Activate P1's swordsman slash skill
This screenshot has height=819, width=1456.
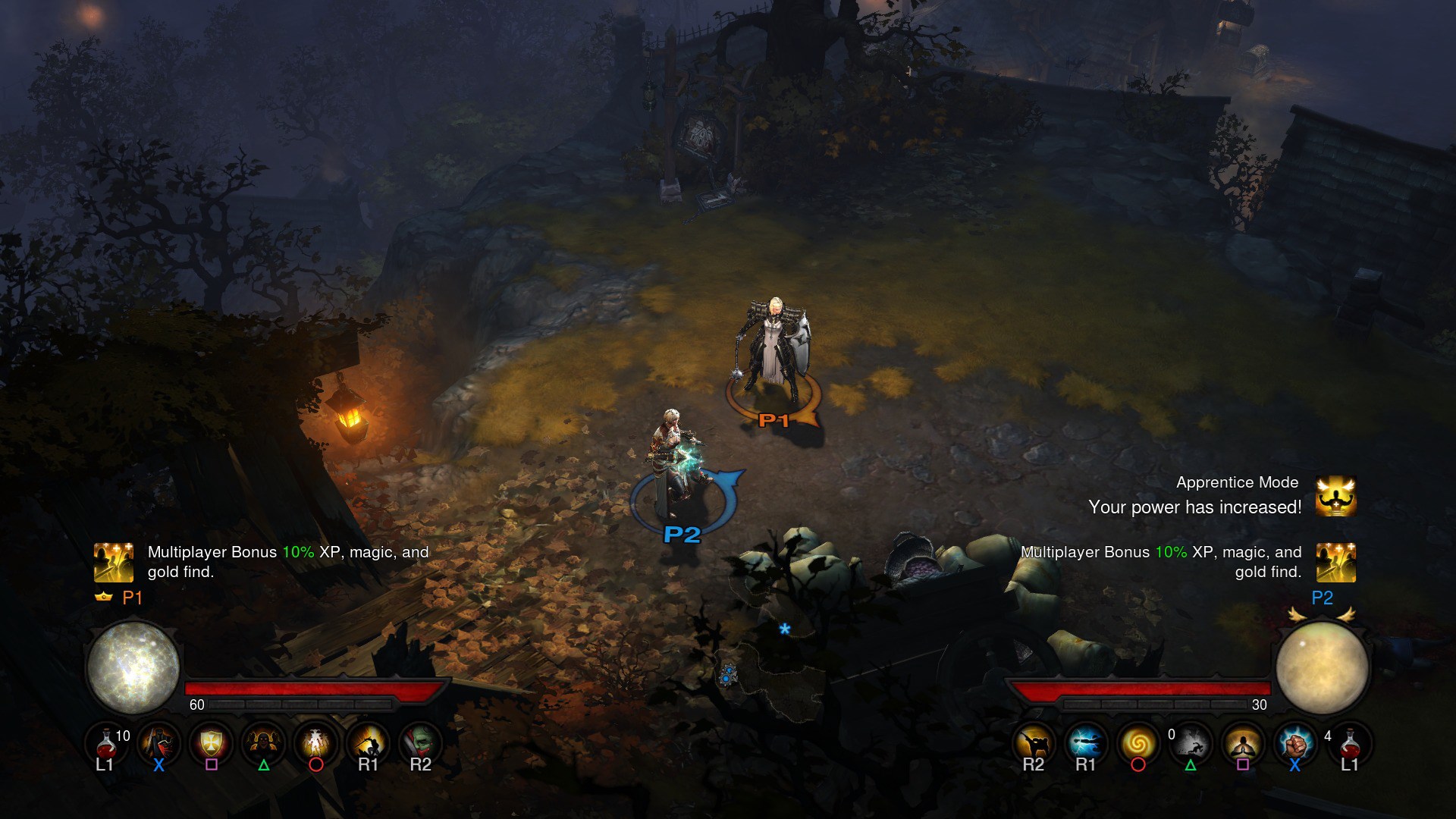158,742
